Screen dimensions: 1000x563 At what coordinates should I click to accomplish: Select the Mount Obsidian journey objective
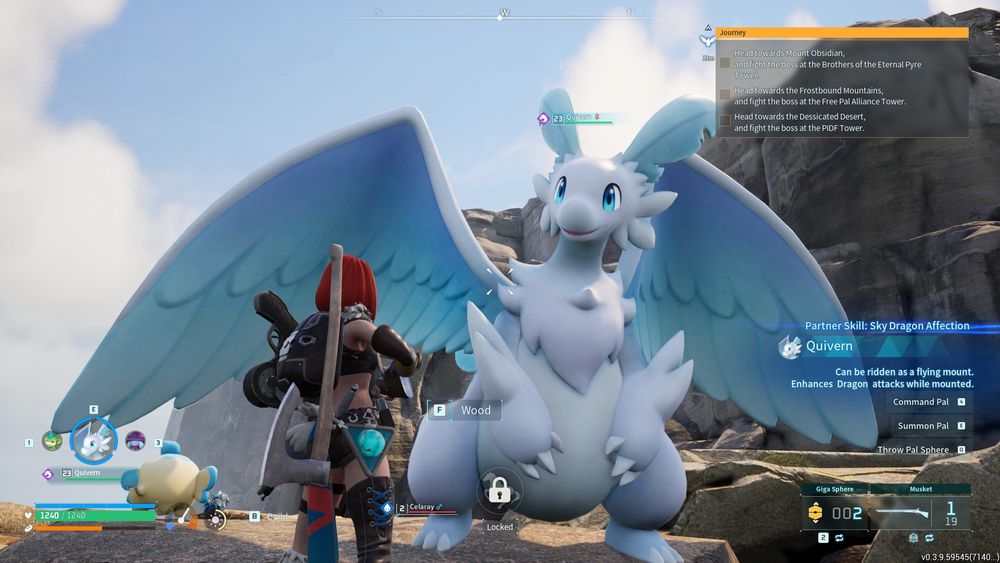[x=827, y=63]
